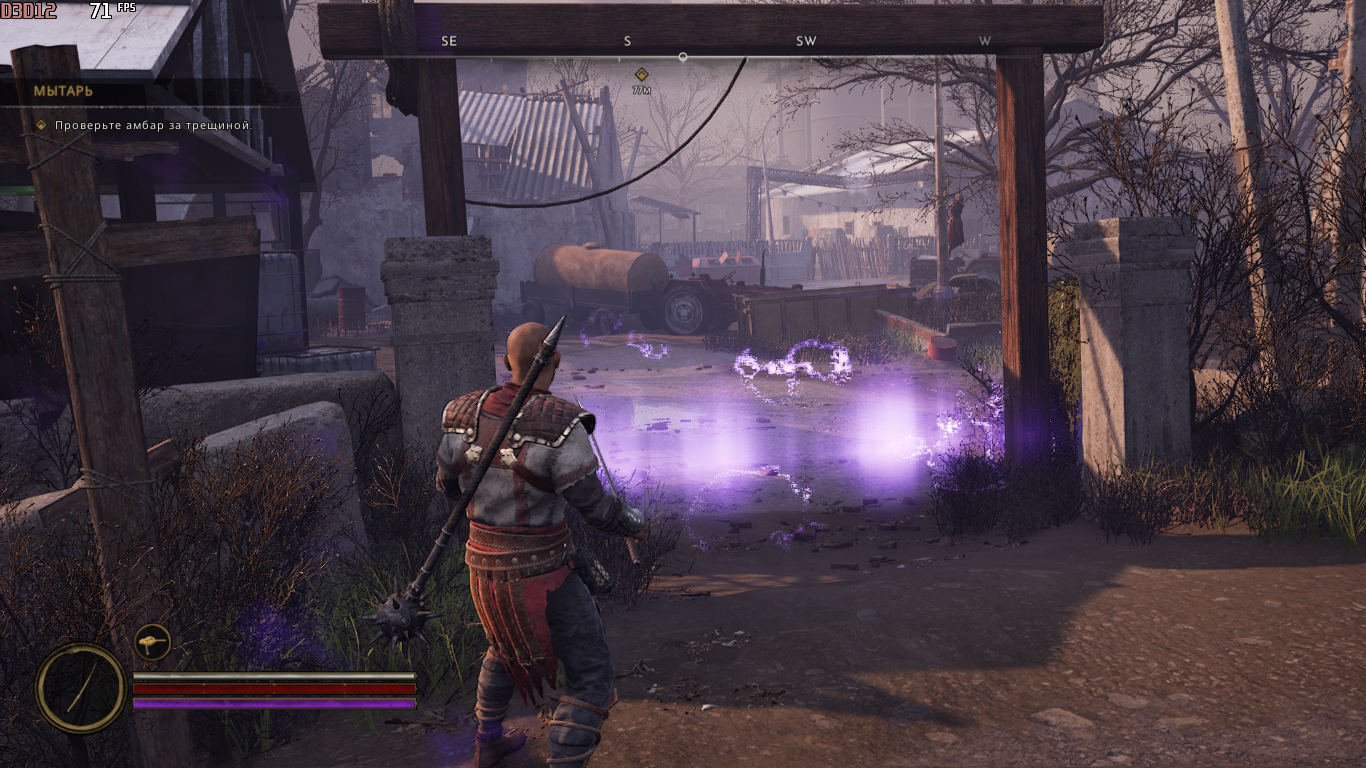Click the quest marker on the compass
Screen dimensions: 1366x768
tap(642, 74)
